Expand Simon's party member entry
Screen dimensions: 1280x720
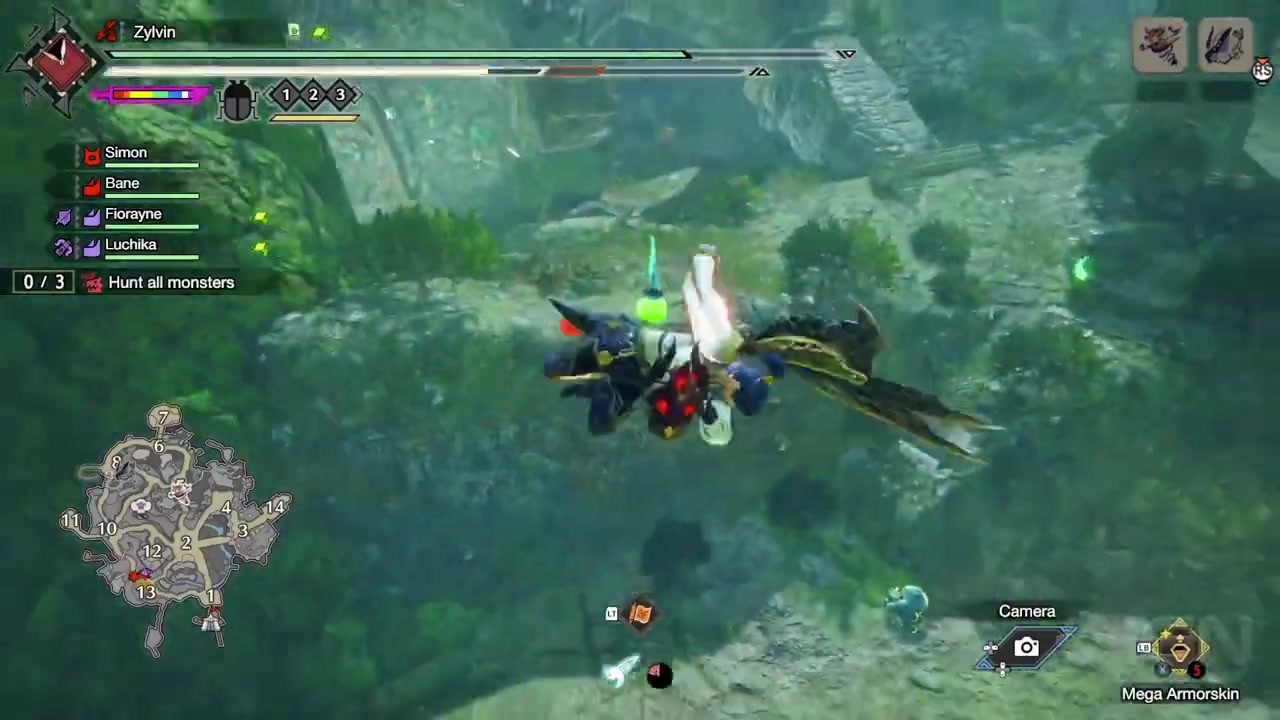126,152
